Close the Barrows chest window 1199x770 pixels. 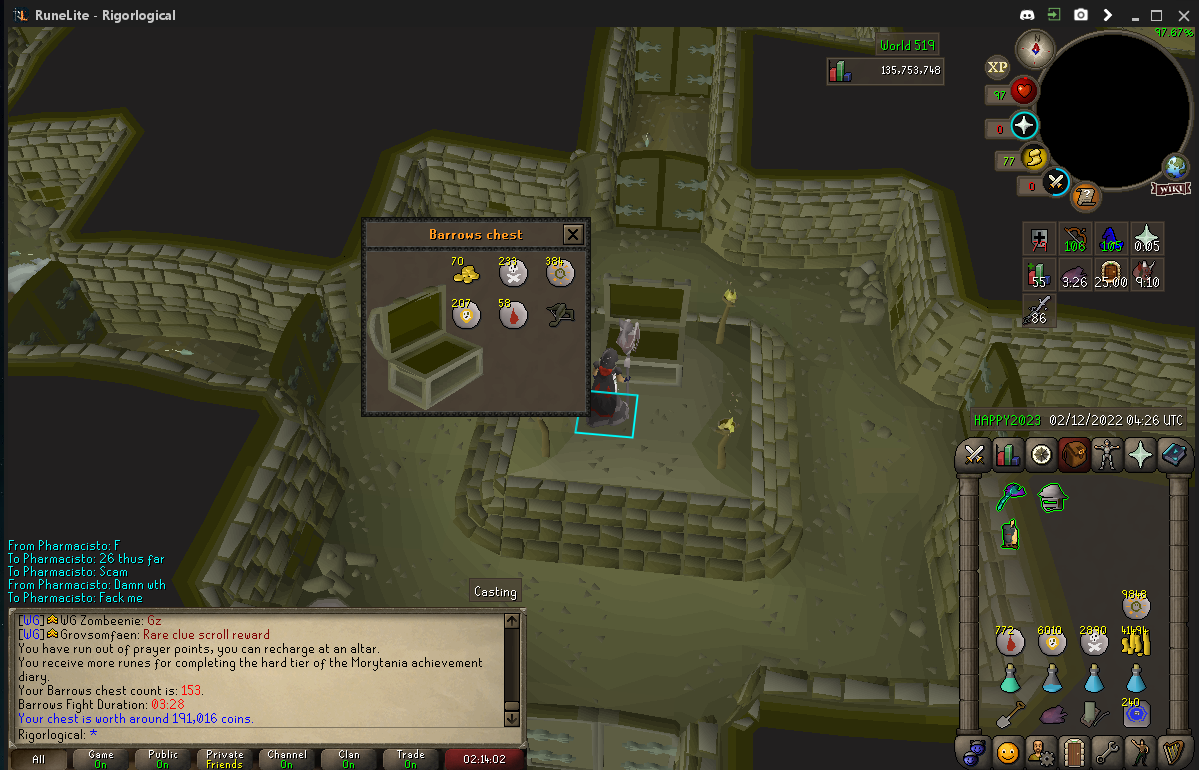573,234
